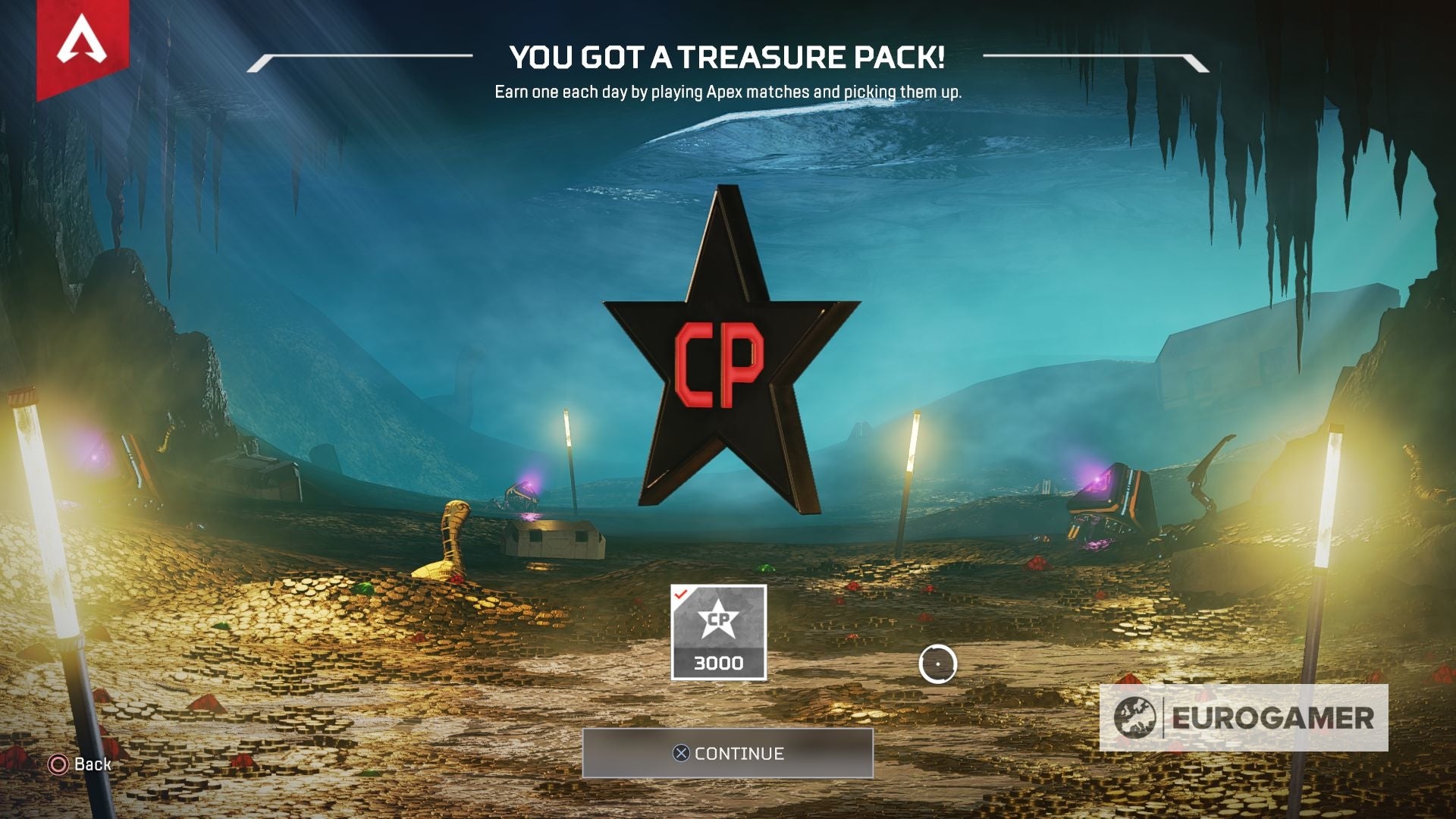1456x819 pixels.
Task: Click the YOU GOT A TREASURE PACK title
Action: click(x=730, y=56)
